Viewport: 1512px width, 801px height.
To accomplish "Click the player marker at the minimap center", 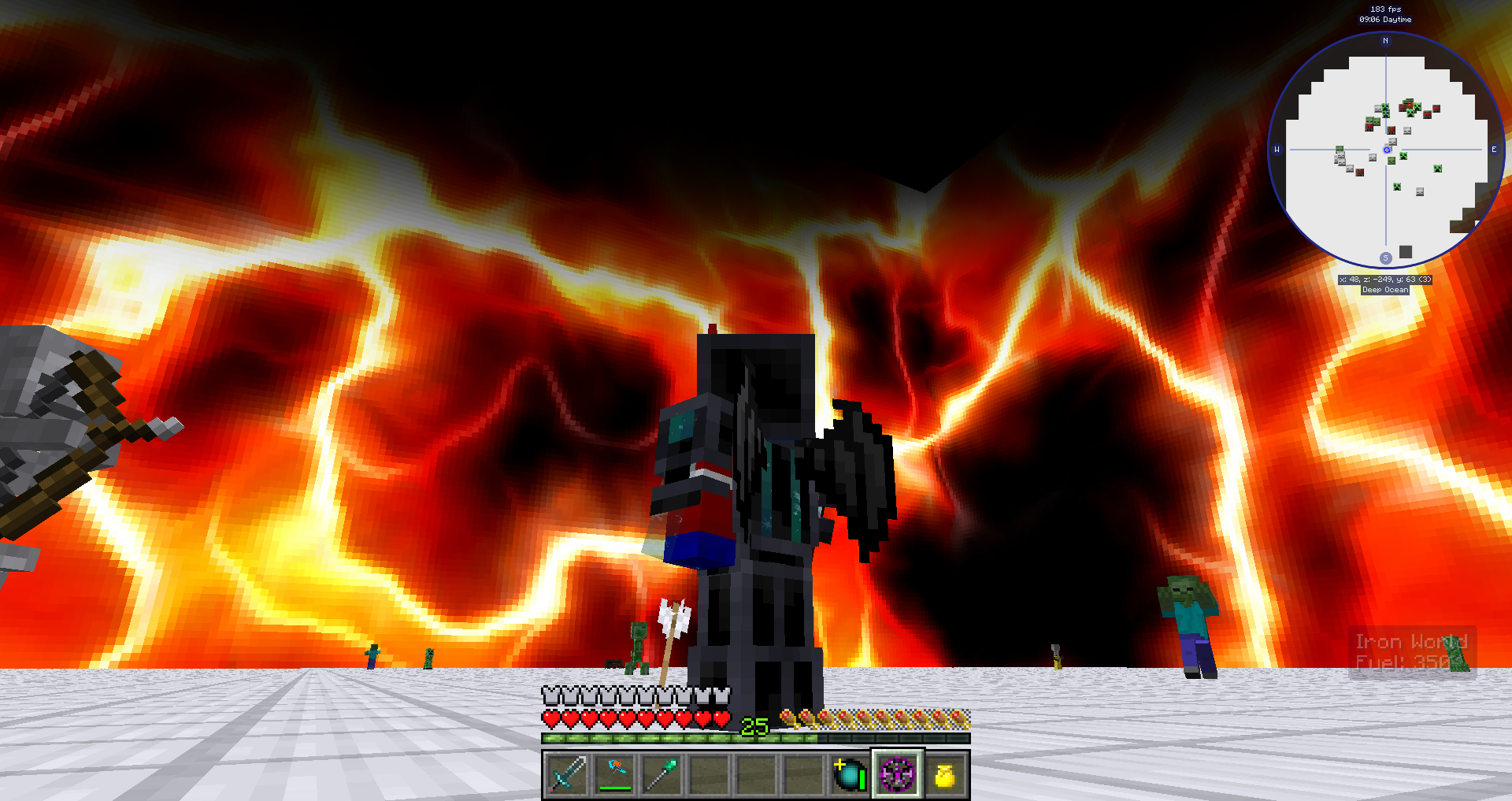I will click(x=1386, y=150).
